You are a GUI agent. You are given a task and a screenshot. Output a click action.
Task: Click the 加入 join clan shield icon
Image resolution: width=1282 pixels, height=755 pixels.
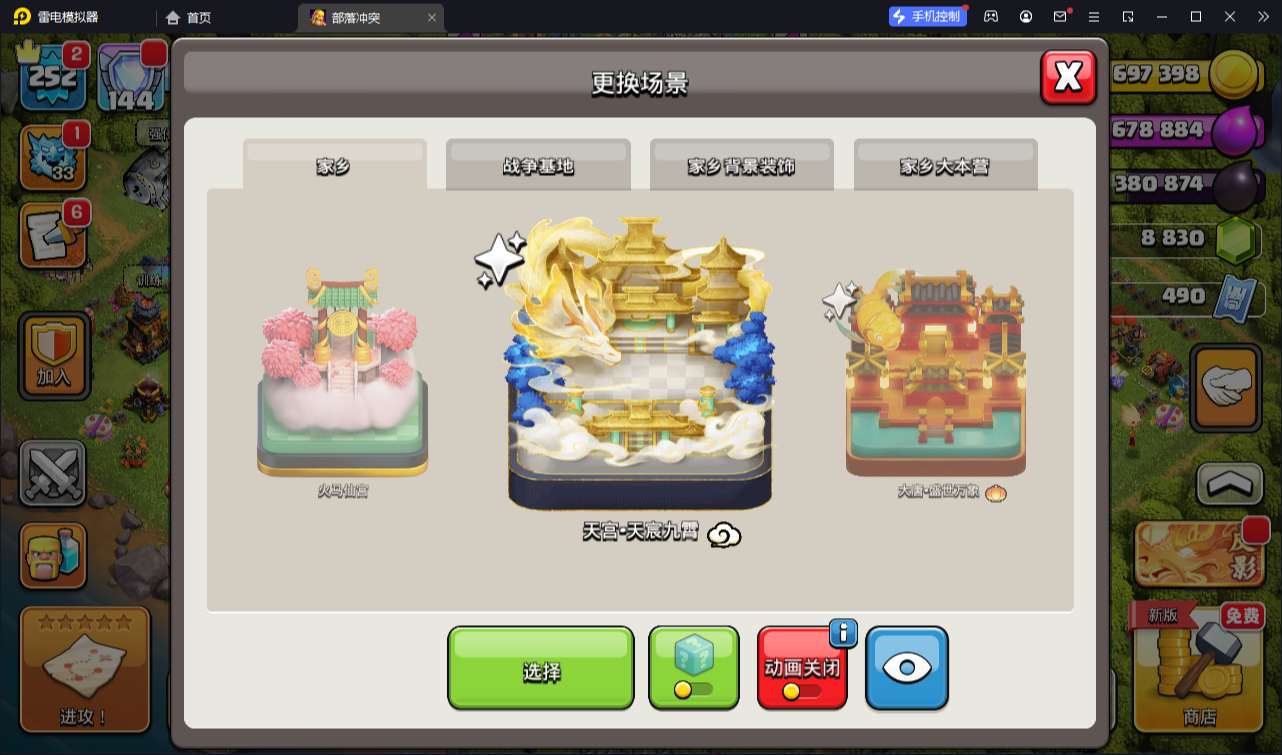click(52, 354)
